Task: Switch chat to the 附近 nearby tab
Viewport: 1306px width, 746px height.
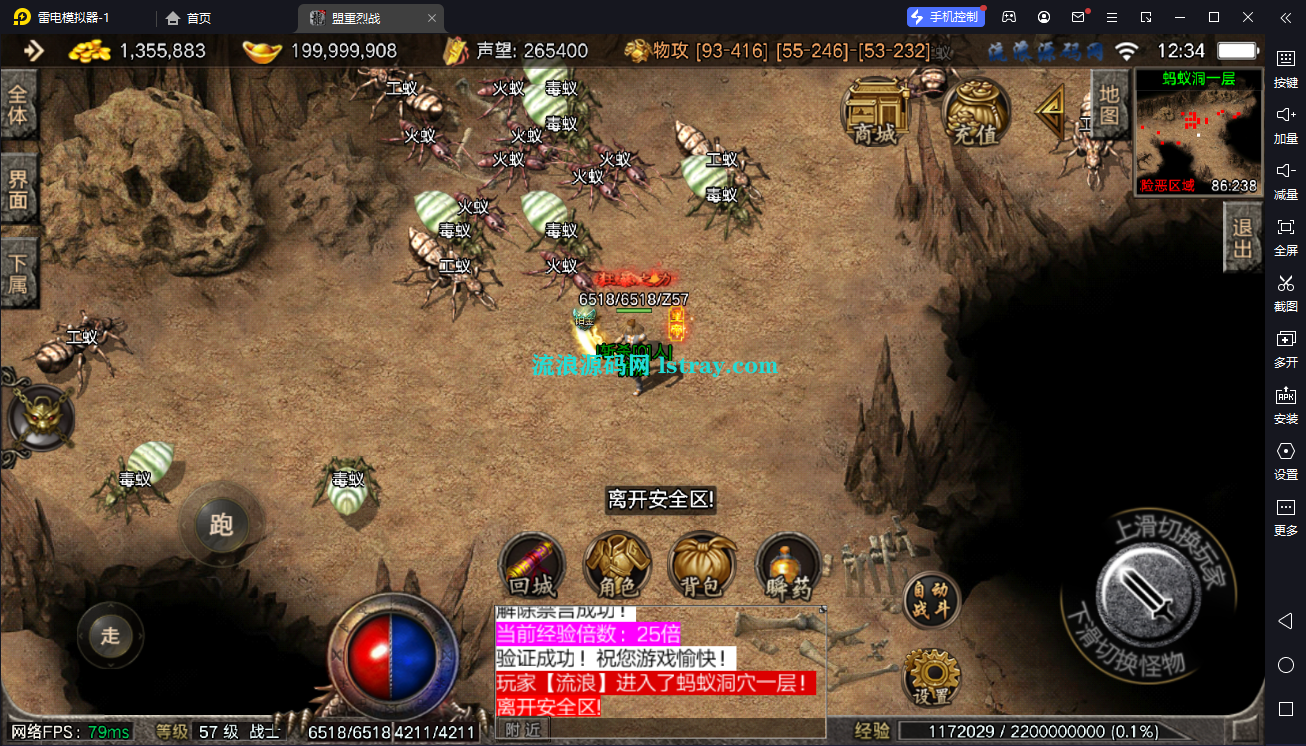Action: click(x=522, y=730)
